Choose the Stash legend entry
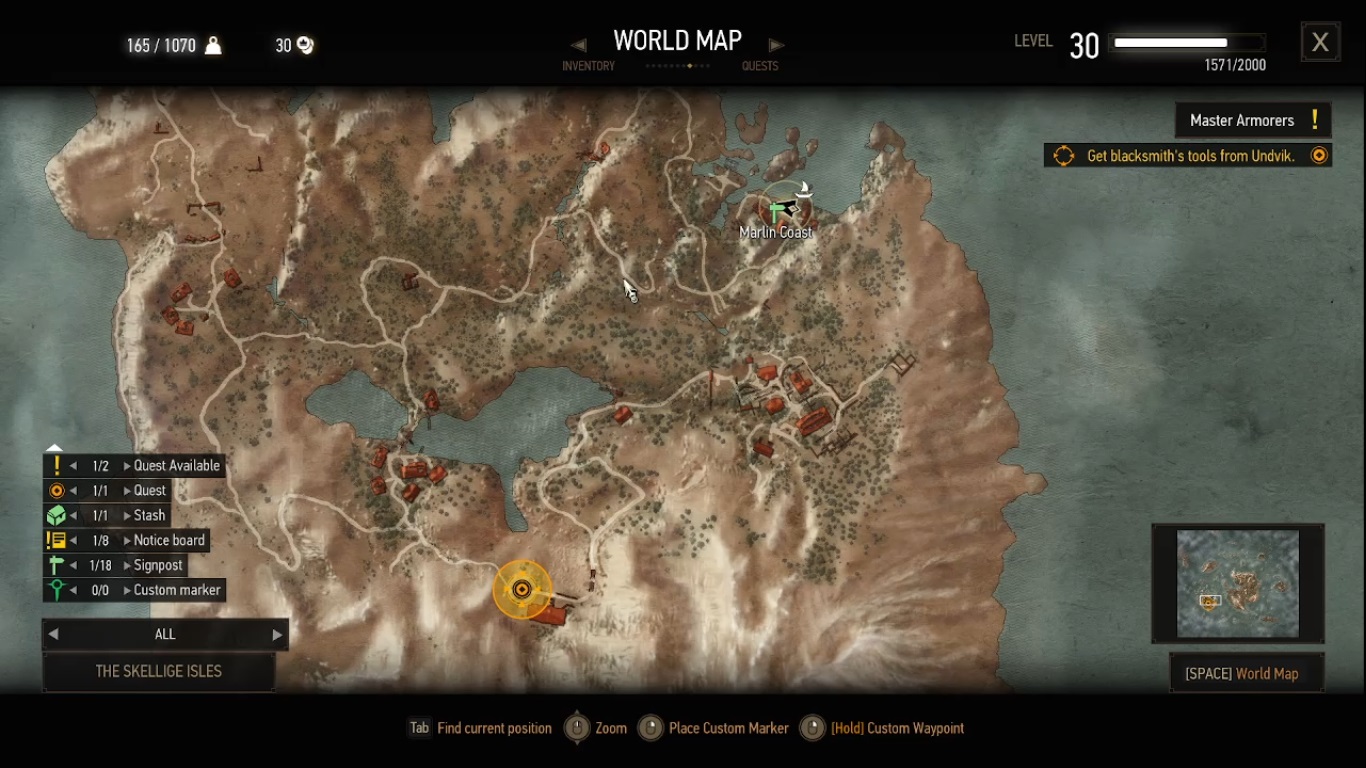 click(x=150, y=516)
